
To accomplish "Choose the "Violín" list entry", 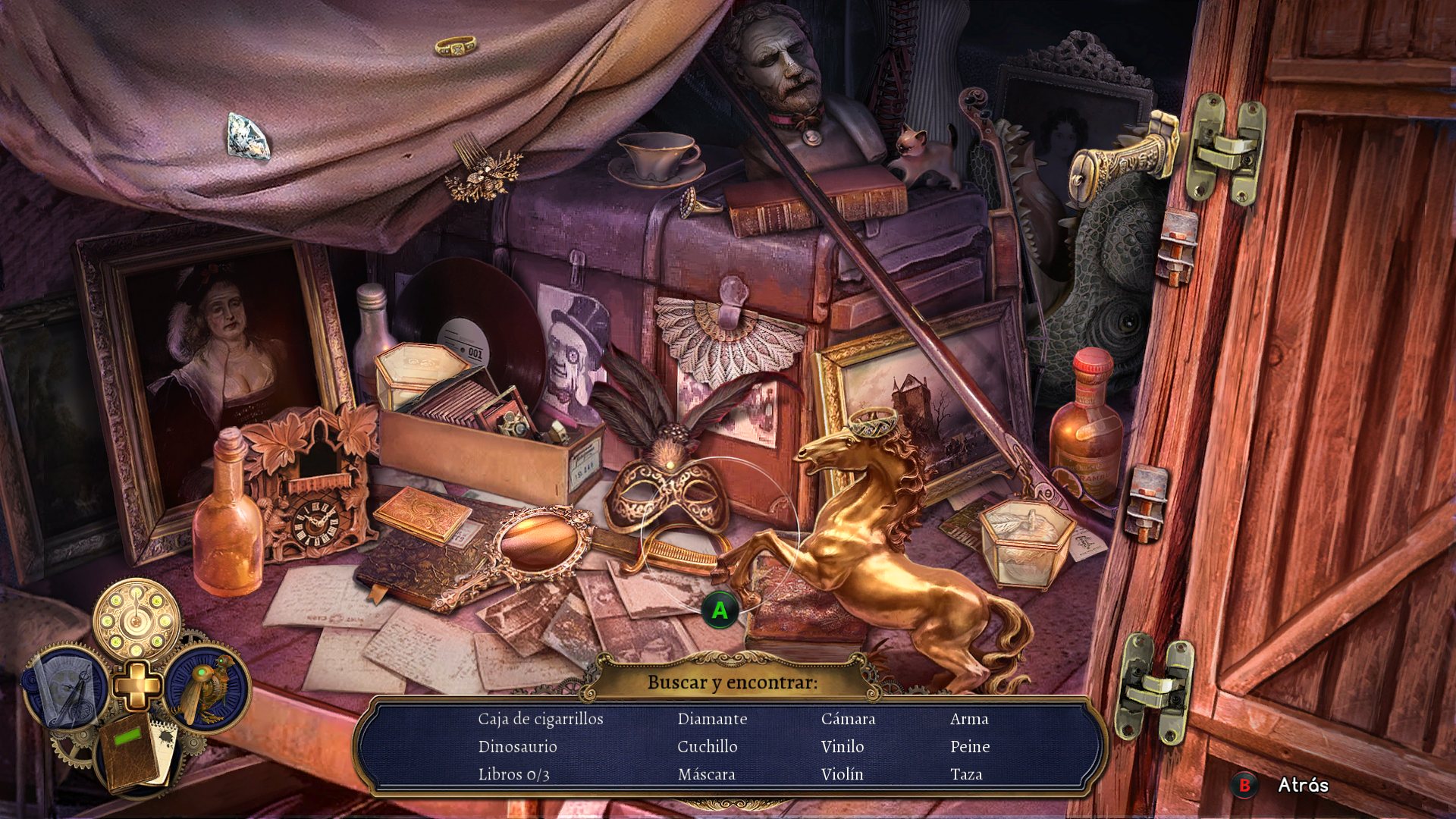I will (842, 774).
